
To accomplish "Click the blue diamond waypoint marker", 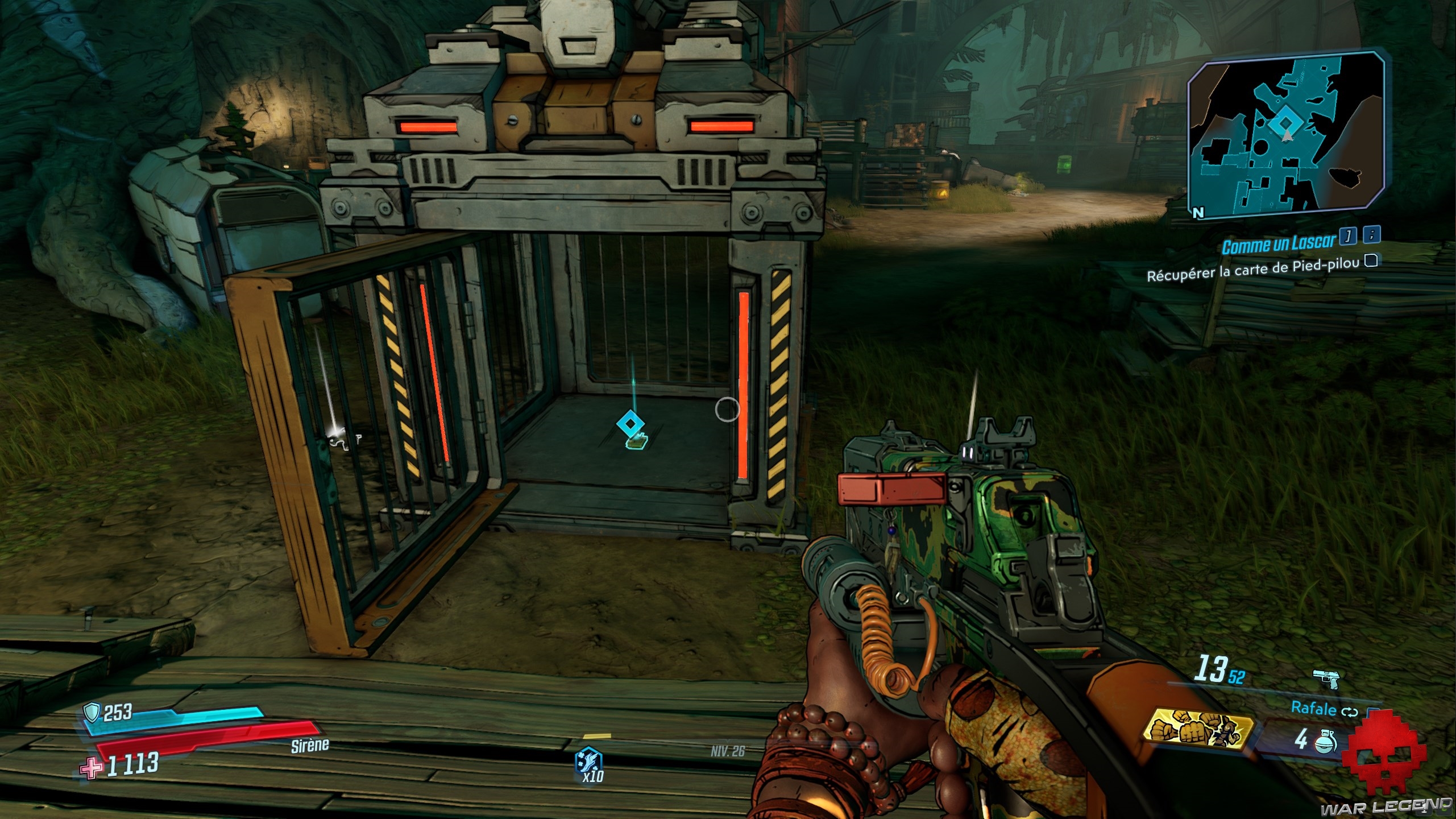I will [629, 423].
